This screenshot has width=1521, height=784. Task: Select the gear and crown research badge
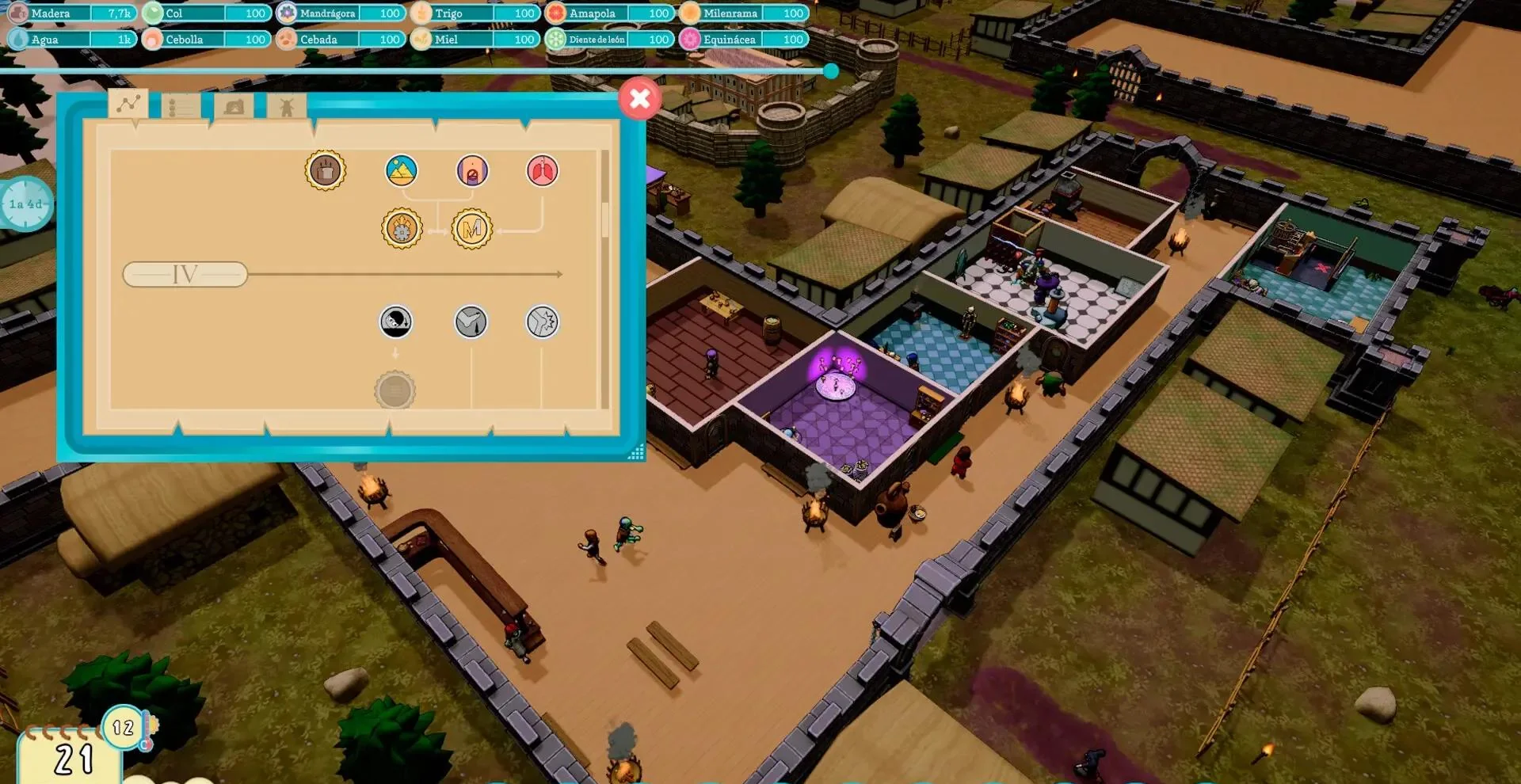coord(402,229)
